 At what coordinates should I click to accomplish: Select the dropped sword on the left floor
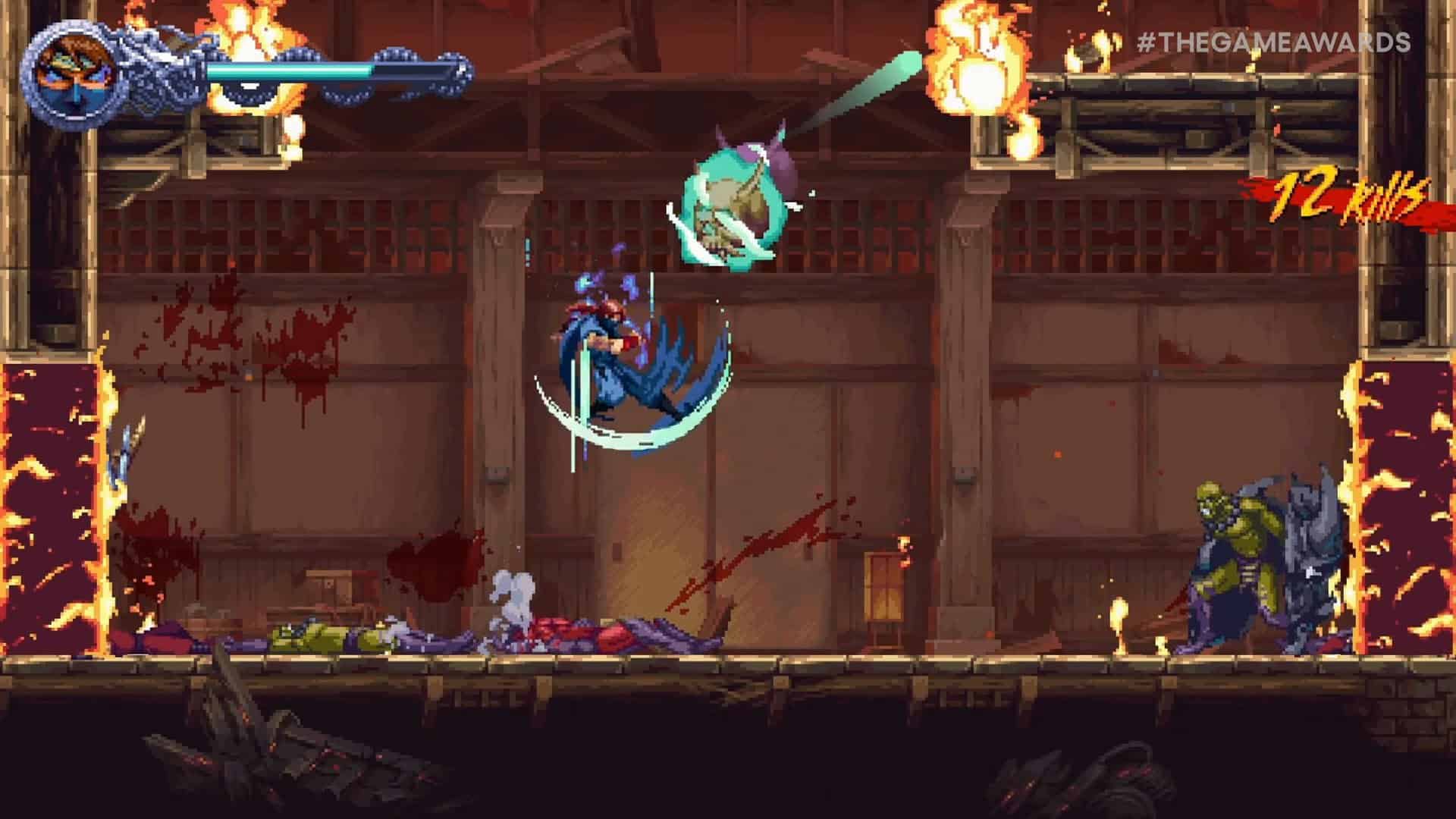pos(121,455)
